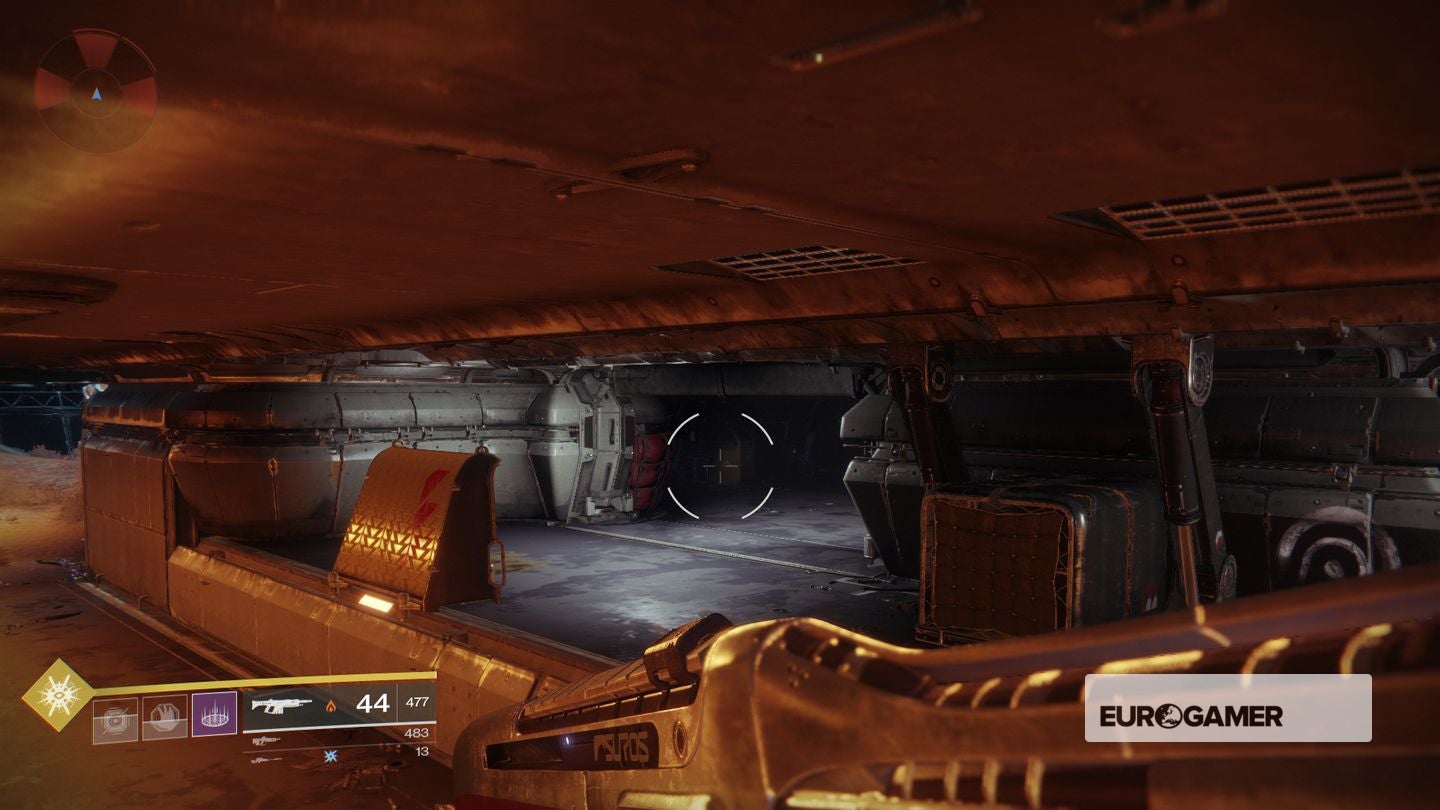The image size is (1440, 810).
Task: Click the heavy sniper rifle icon
Action: (x=265, y=759)
